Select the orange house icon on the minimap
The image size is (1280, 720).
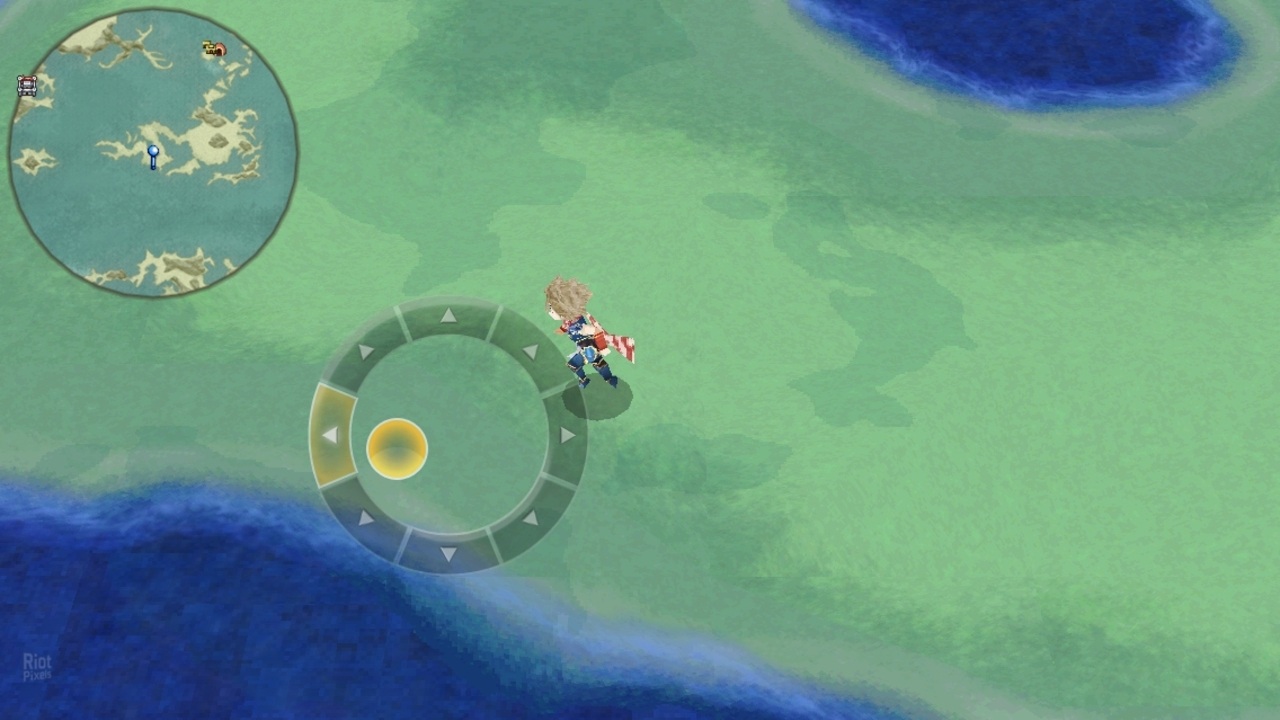222,50
